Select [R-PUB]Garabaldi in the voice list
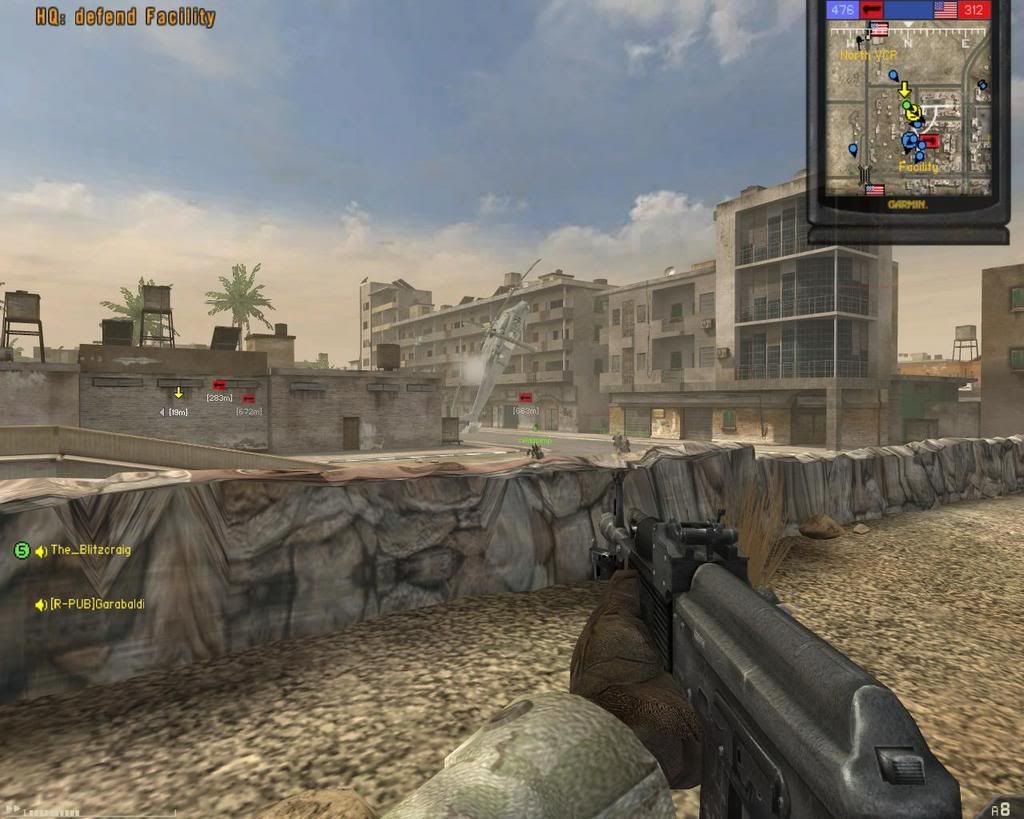 click(x=97, y=604)
